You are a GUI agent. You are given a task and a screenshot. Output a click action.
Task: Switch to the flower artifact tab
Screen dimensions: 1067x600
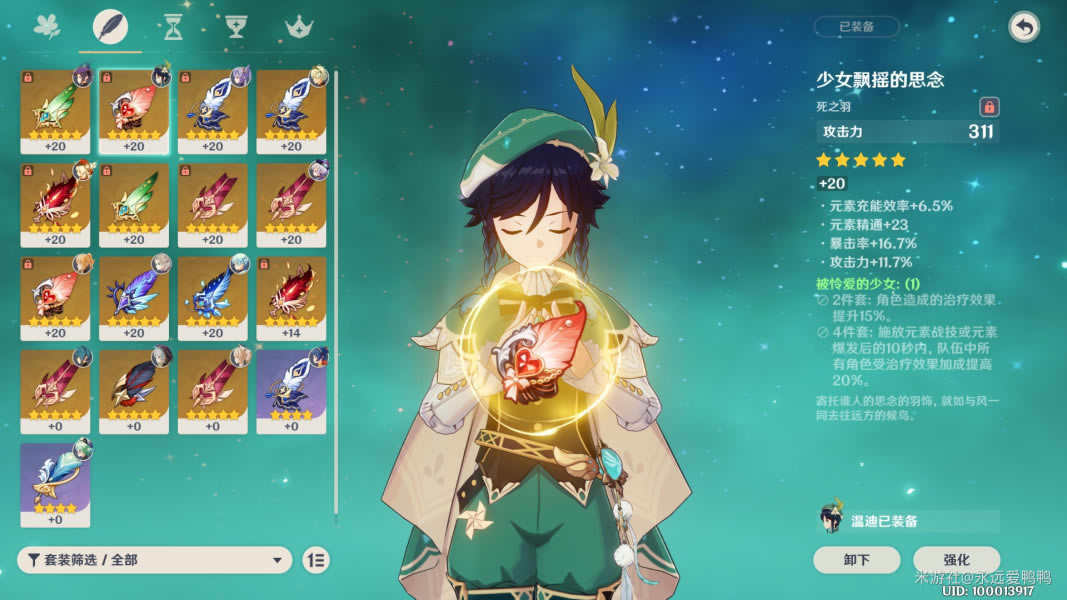[x=47, y=27]
